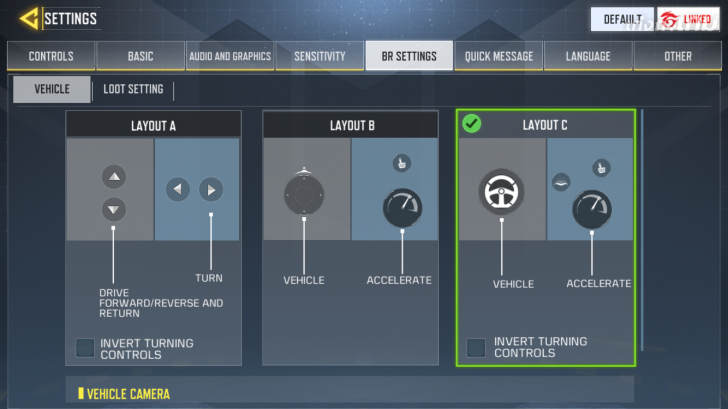Select the Vehicle sub-tab
This screenshot has height=409, width=728.
point(52,89)
